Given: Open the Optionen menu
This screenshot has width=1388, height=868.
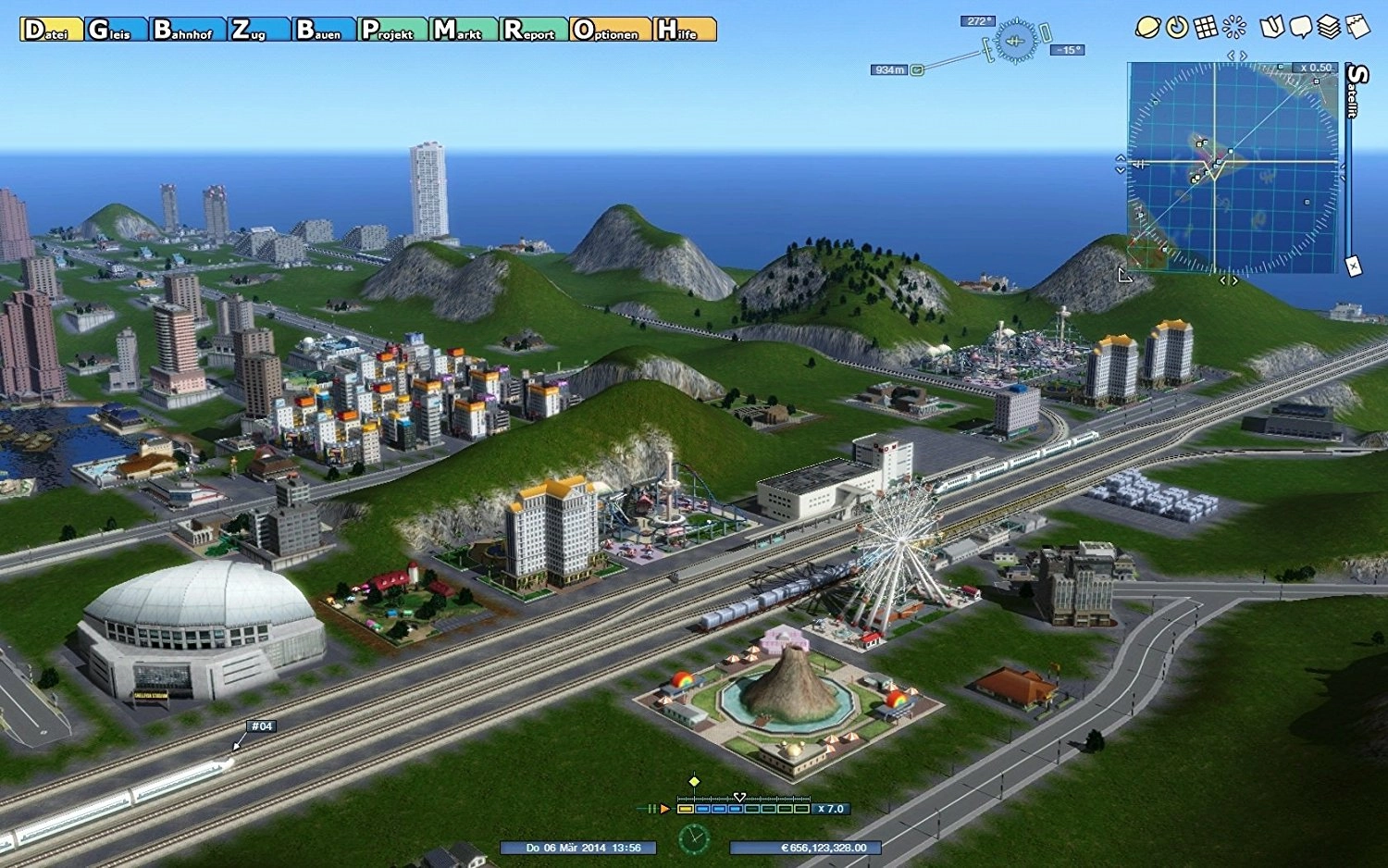Looking at the screenshot, I should [610, 30].
